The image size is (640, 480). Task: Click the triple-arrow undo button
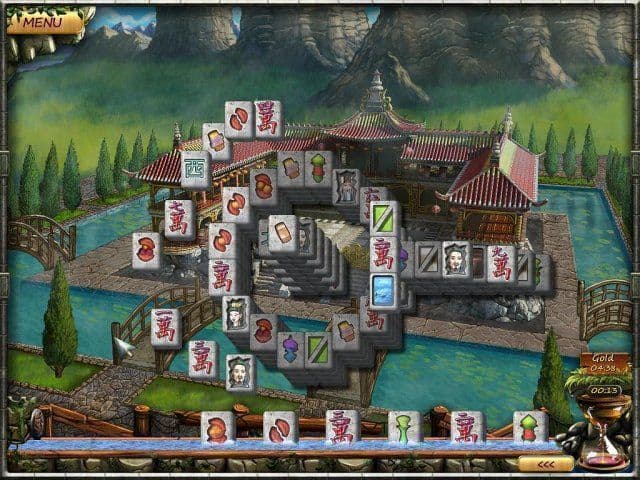[x=546, y=464]
